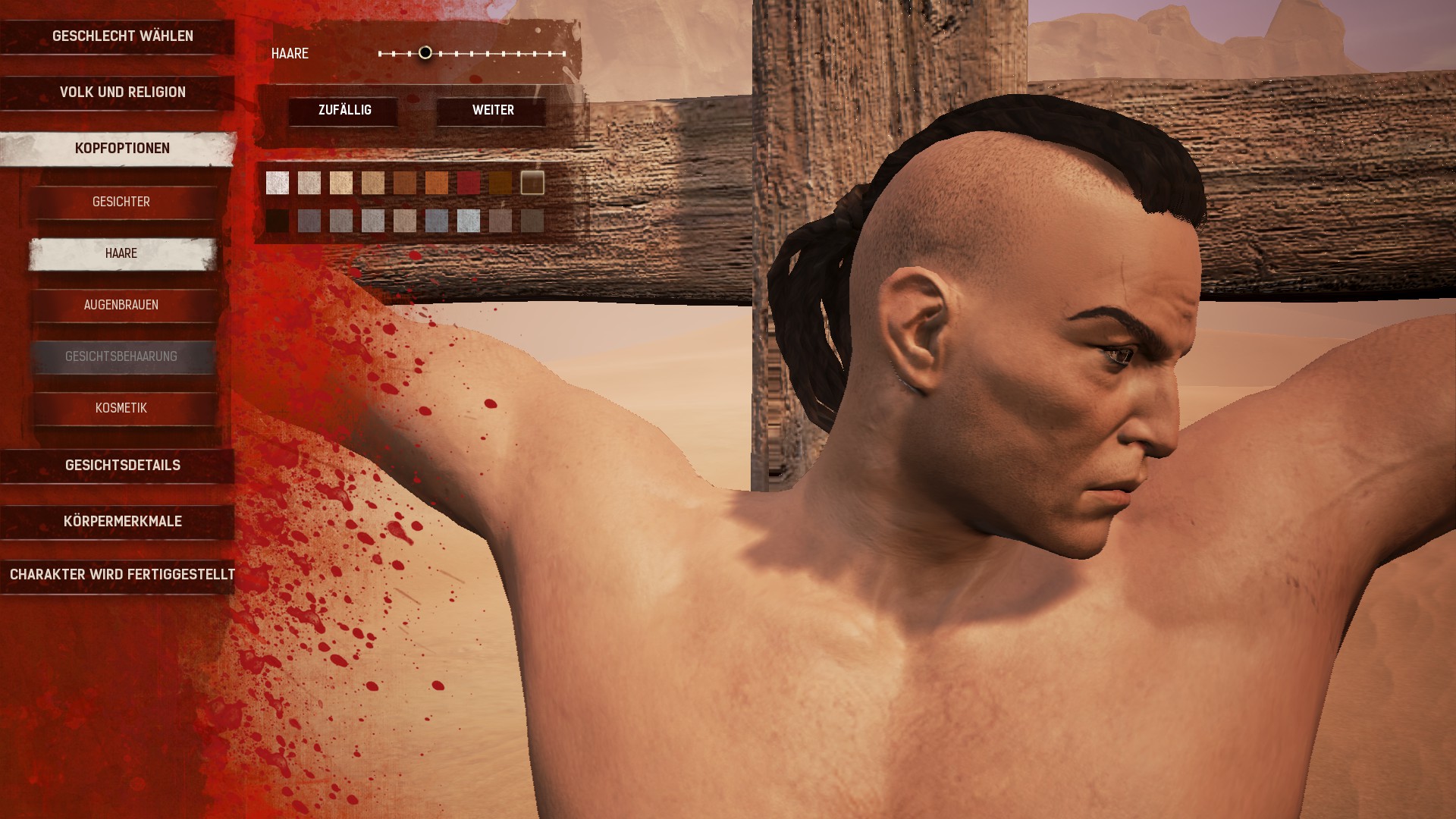
Task: Choose the black hair color swatch
Action: point(278,221)
